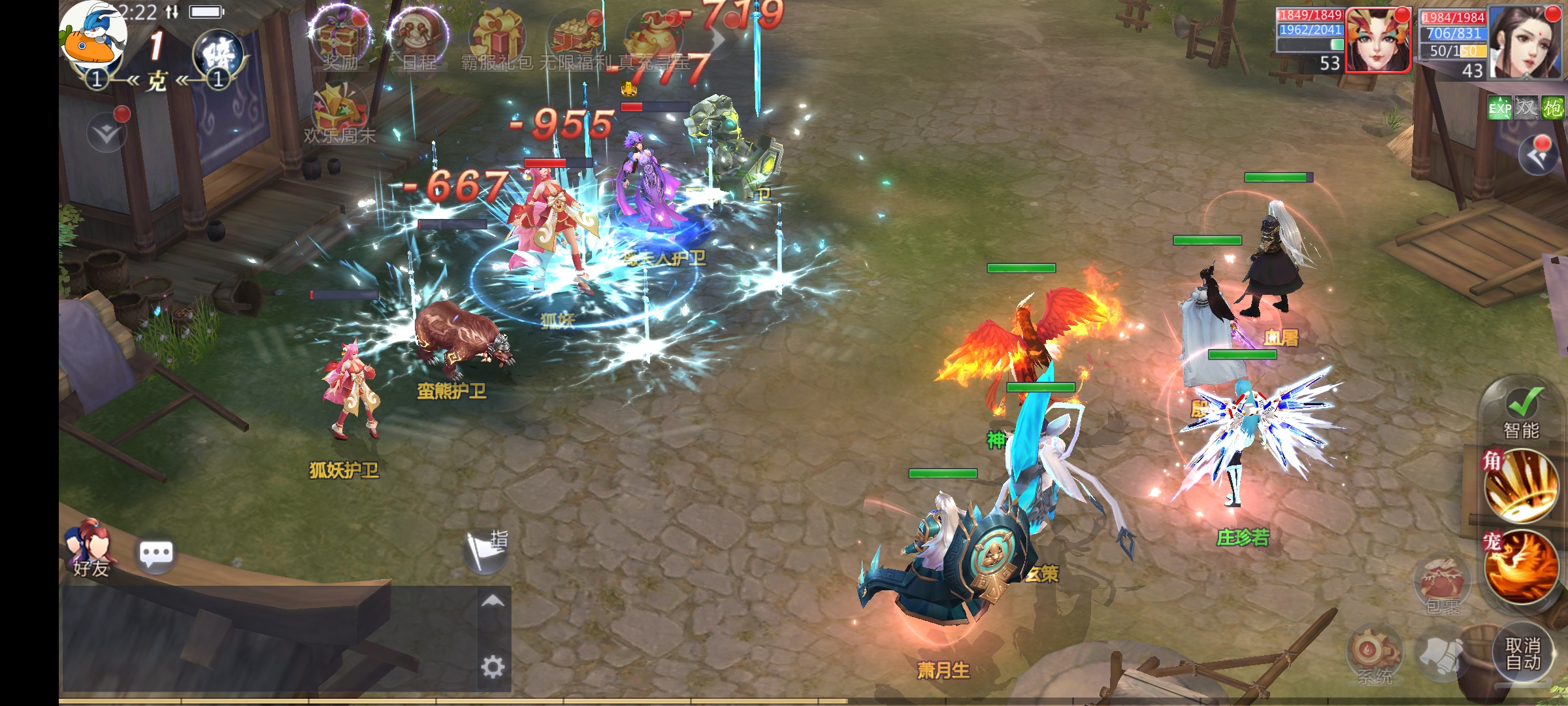
Task: Expand the top-left dropdown arrow button
Action: [106, 133]
